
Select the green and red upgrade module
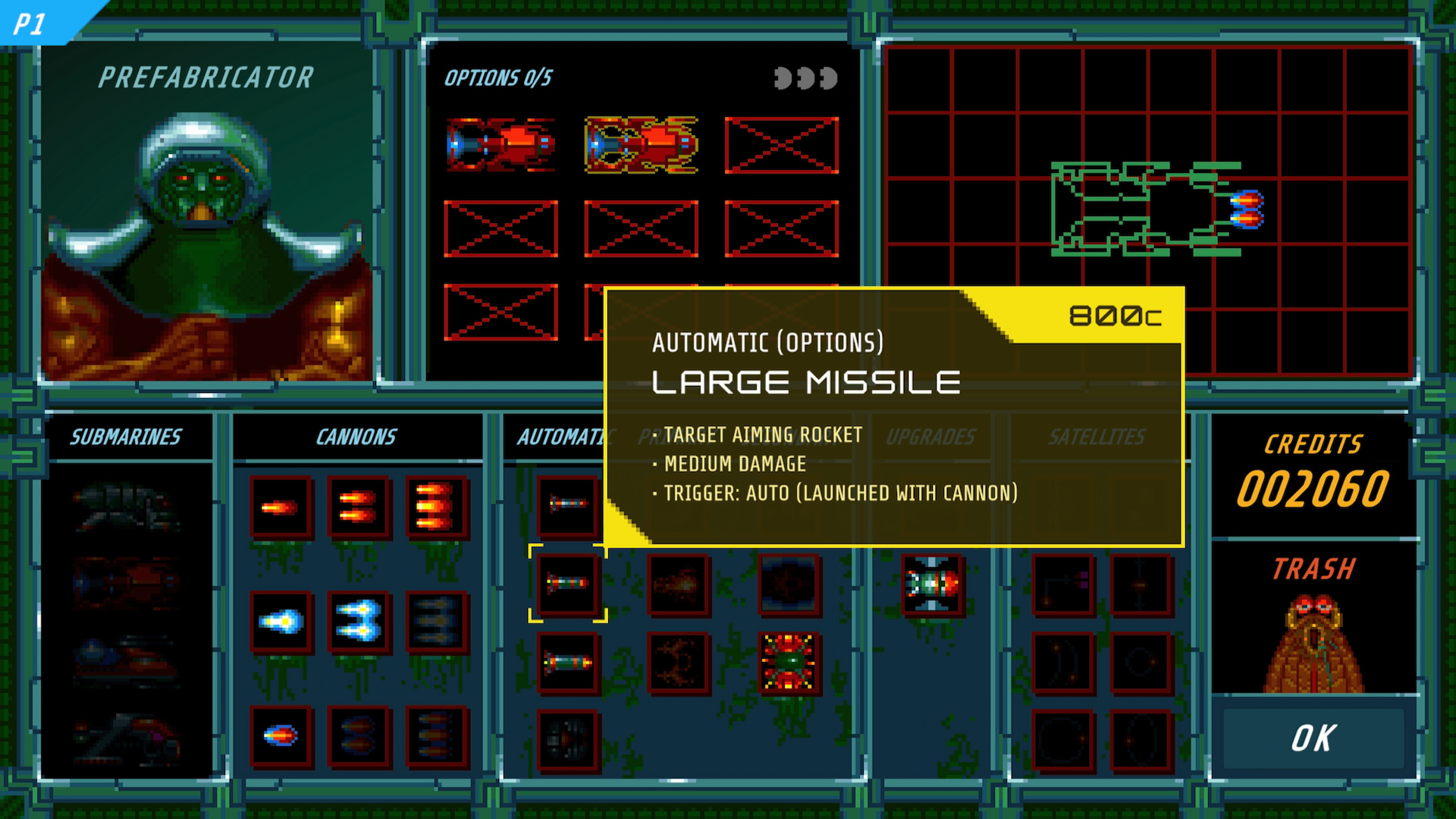(932, 584)
